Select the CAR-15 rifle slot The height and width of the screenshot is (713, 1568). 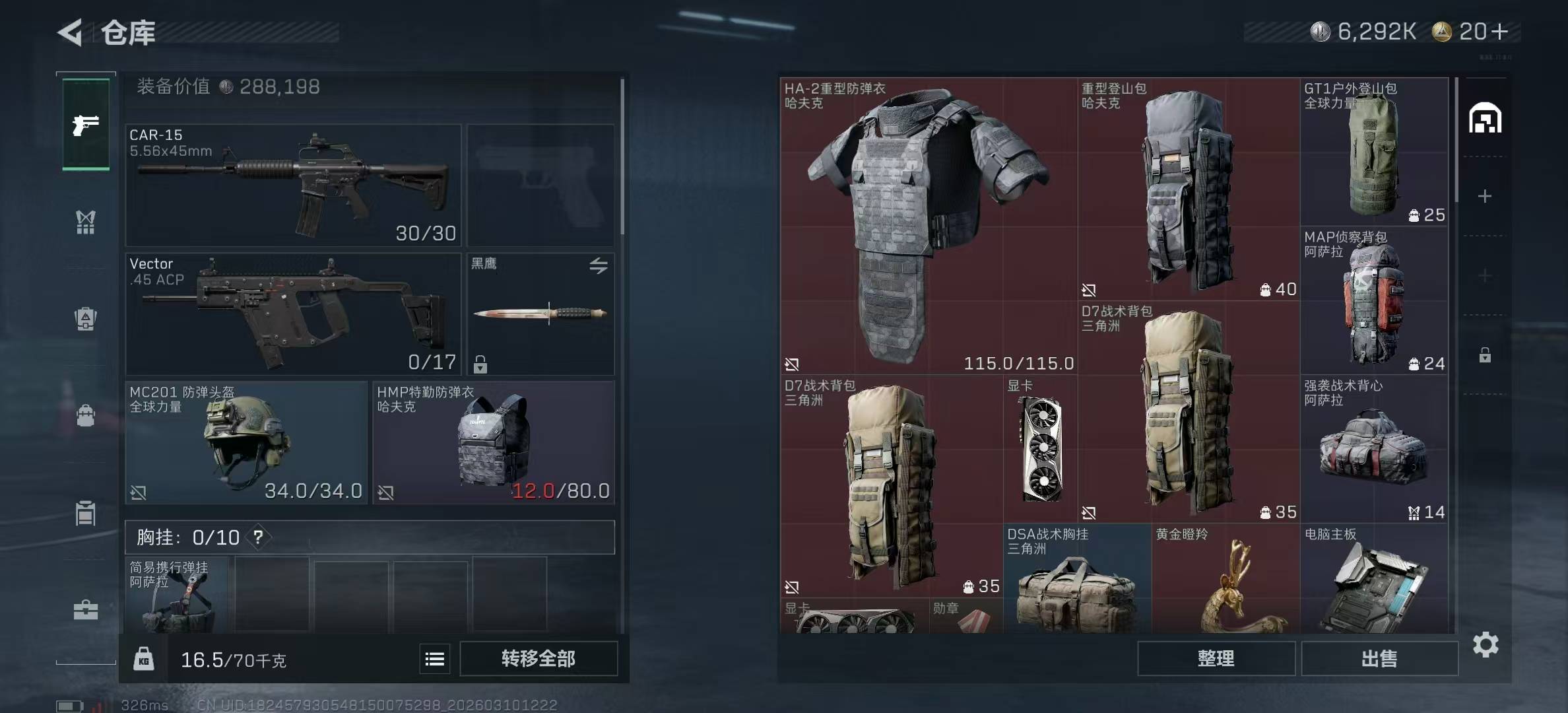pyautogui.click(x=293, y=185)
